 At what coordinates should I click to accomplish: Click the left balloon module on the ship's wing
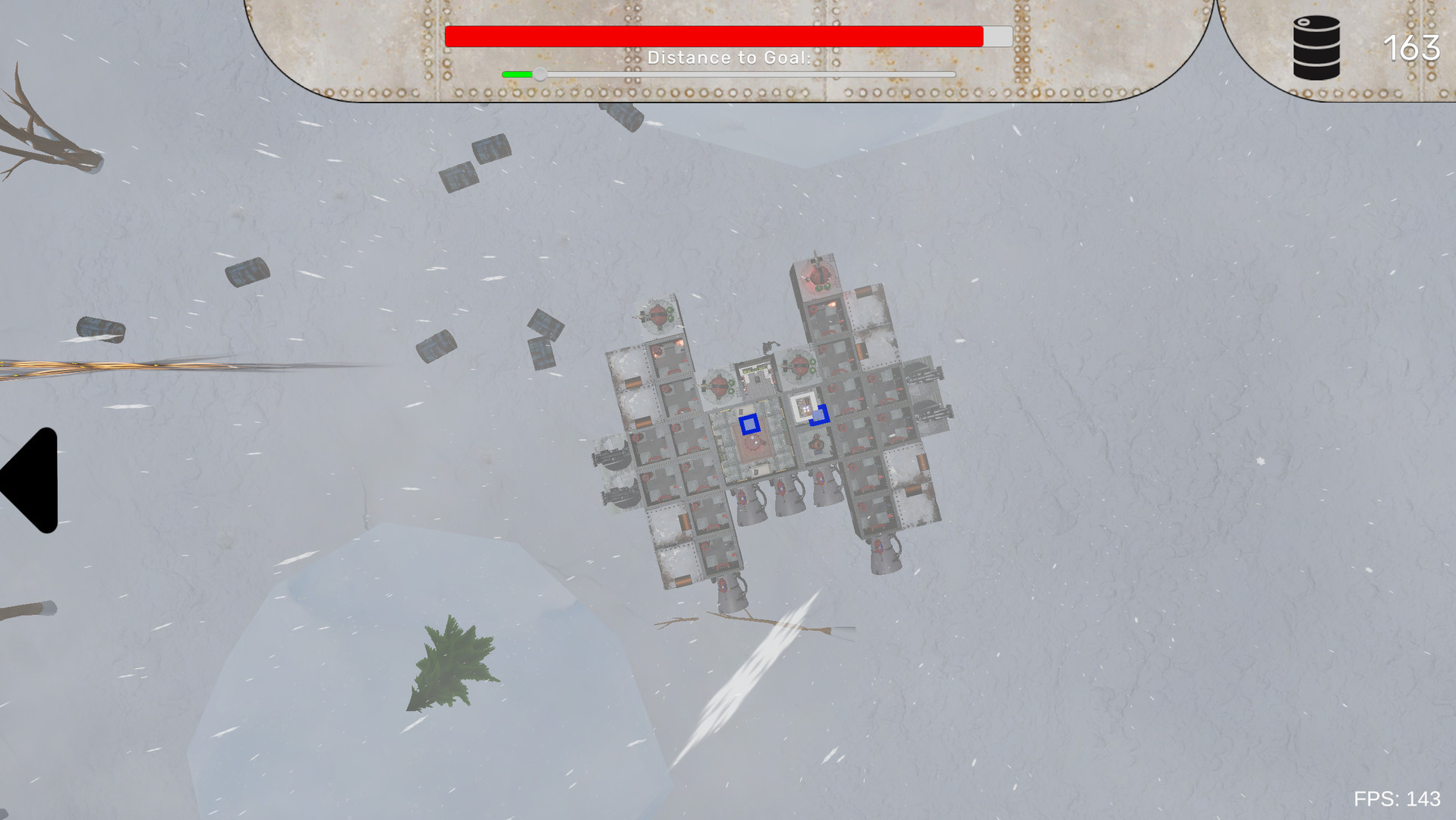(x=657, y=316)
